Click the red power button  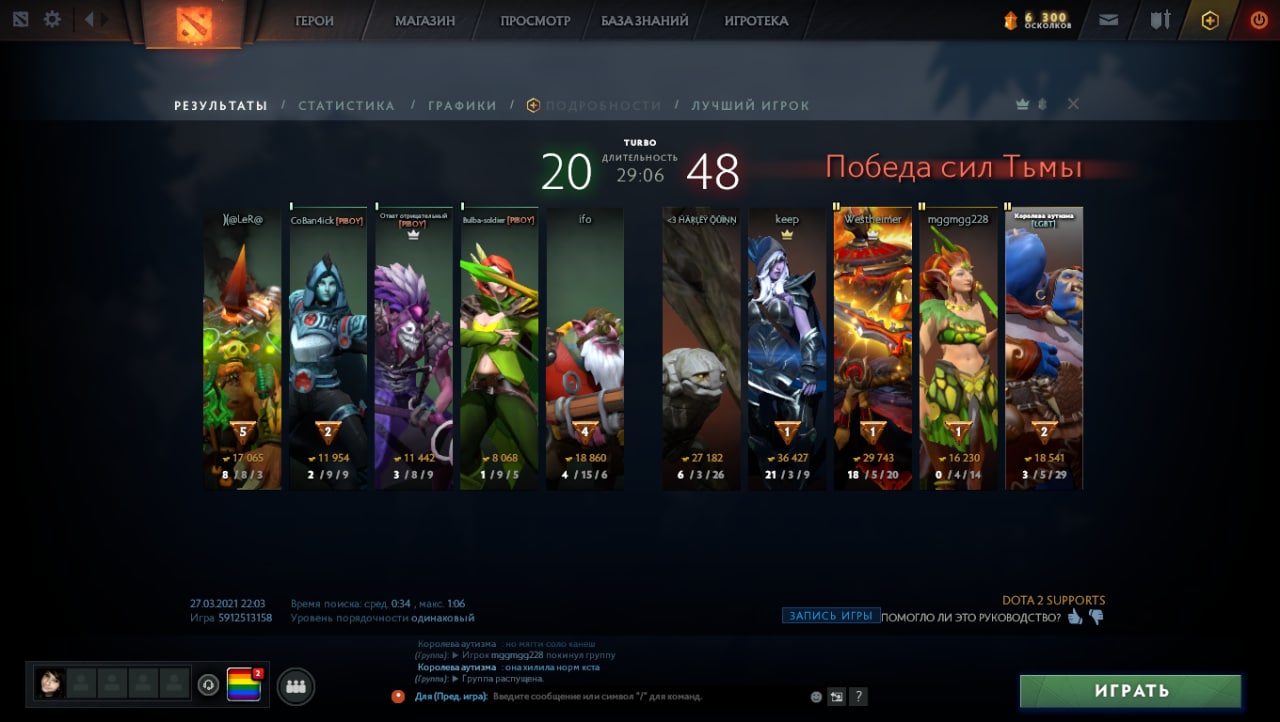1258,20
